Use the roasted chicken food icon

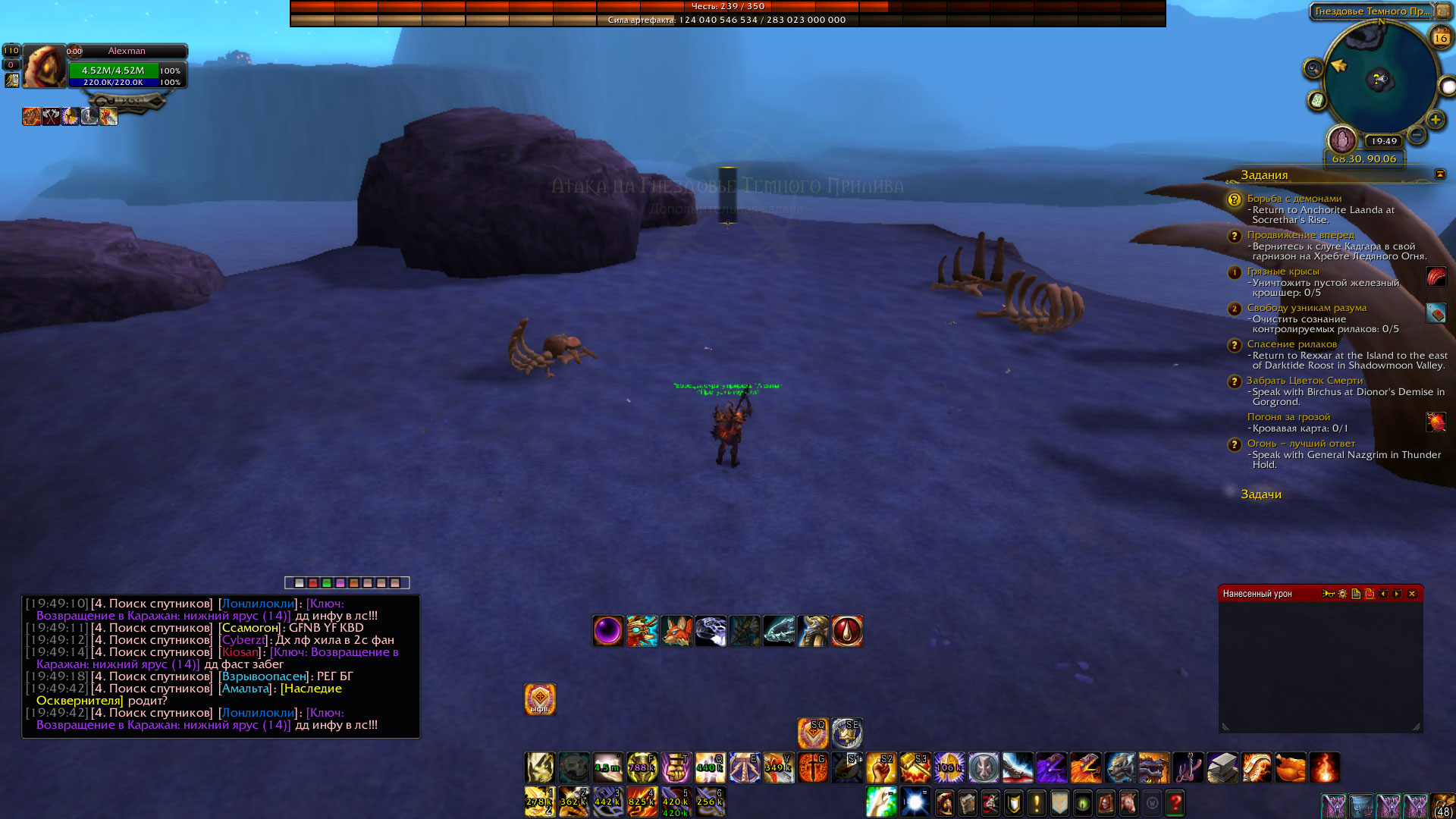pos(1291,767)
